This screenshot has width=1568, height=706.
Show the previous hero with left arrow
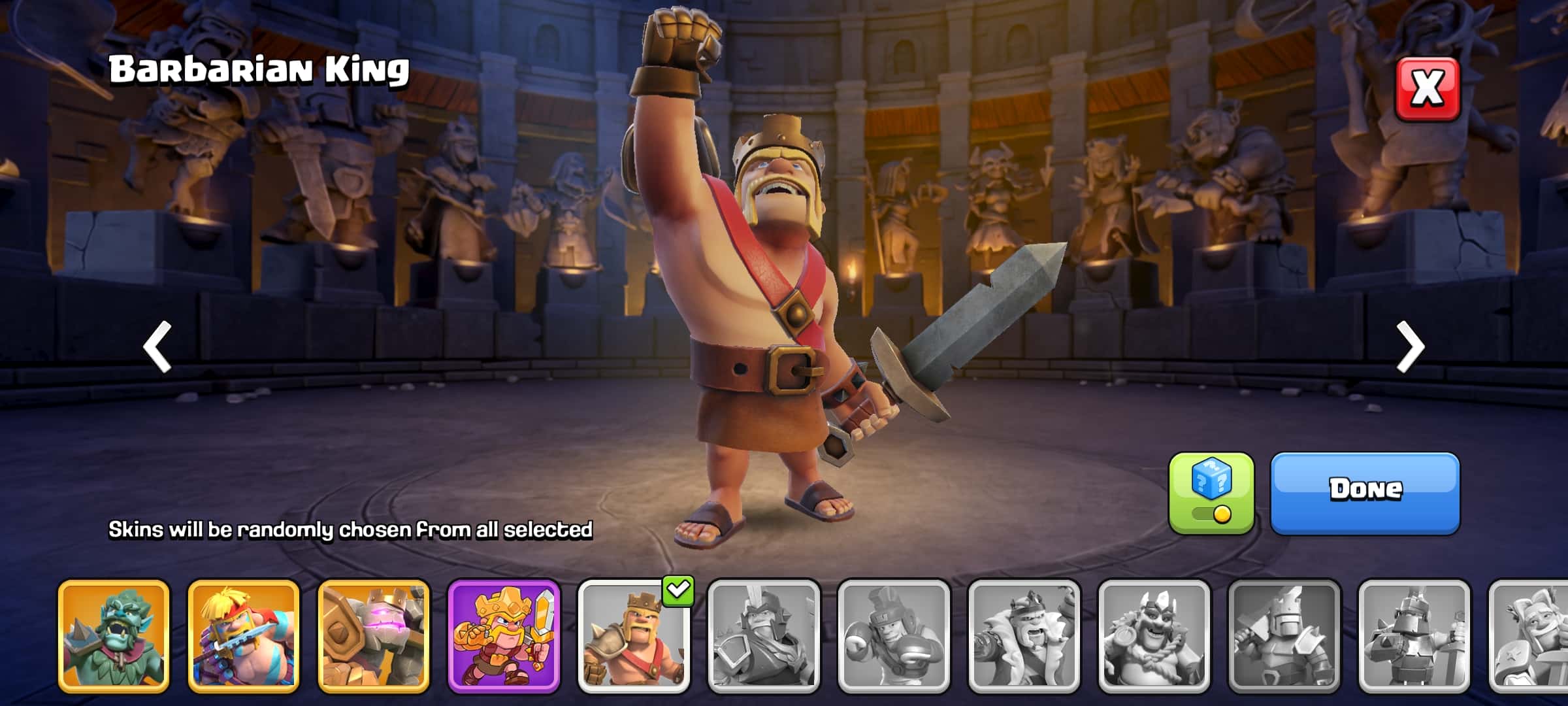[157, 346]
